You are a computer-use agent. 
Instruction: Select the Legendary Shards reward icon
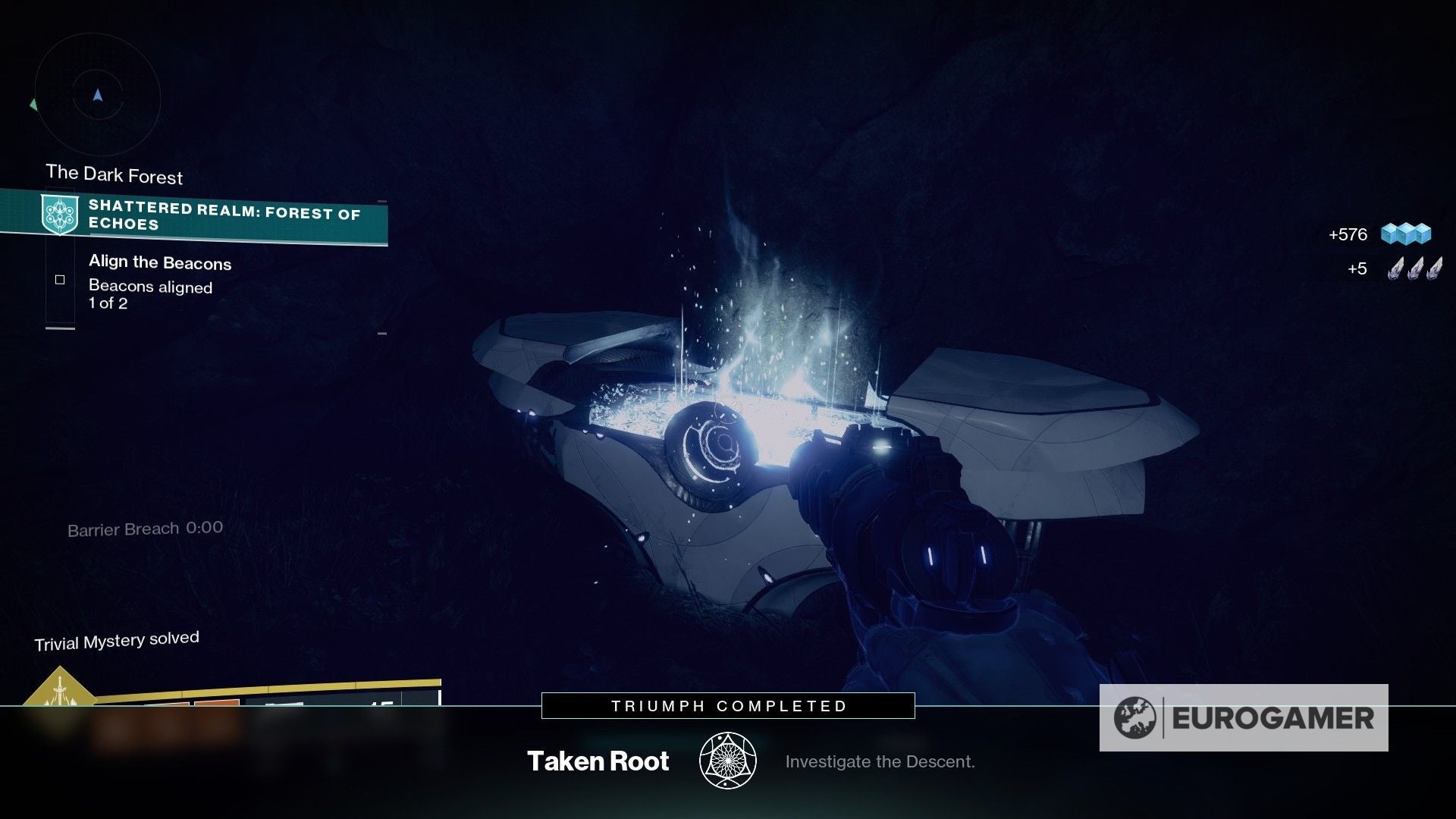click(x=1417, y=268)
